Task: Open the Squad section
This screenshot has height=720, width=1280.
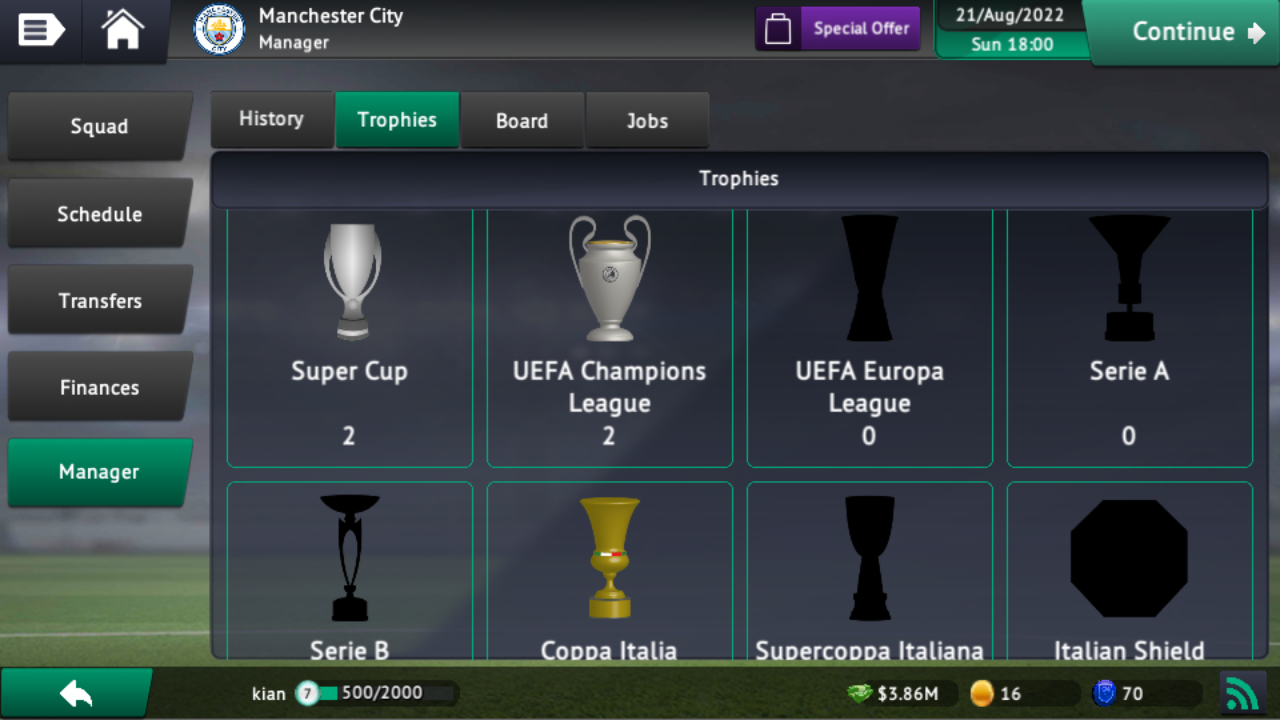Action: click(100, 126)
